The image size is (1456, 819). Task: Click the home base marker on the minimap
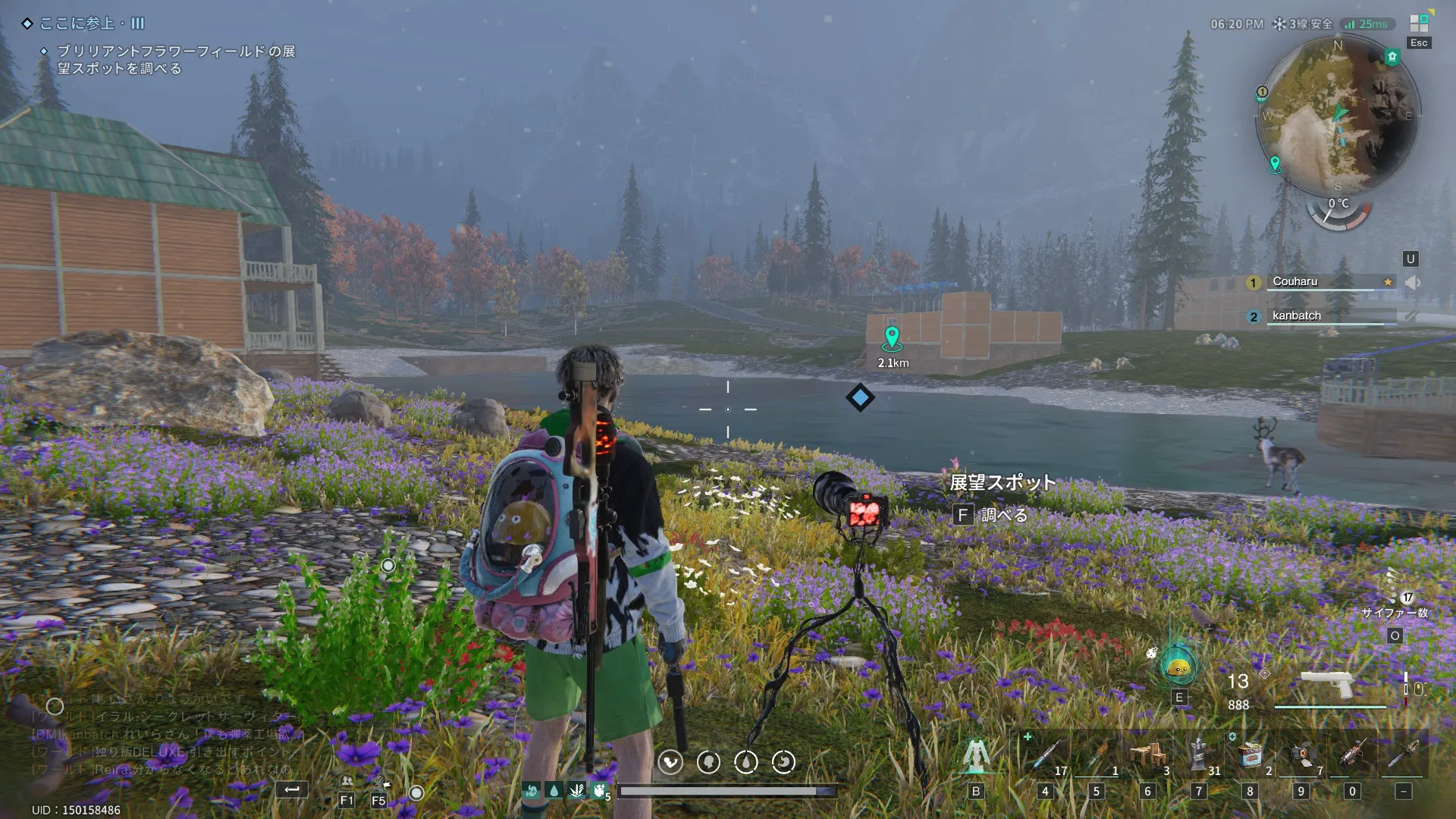click(1392, 57)
